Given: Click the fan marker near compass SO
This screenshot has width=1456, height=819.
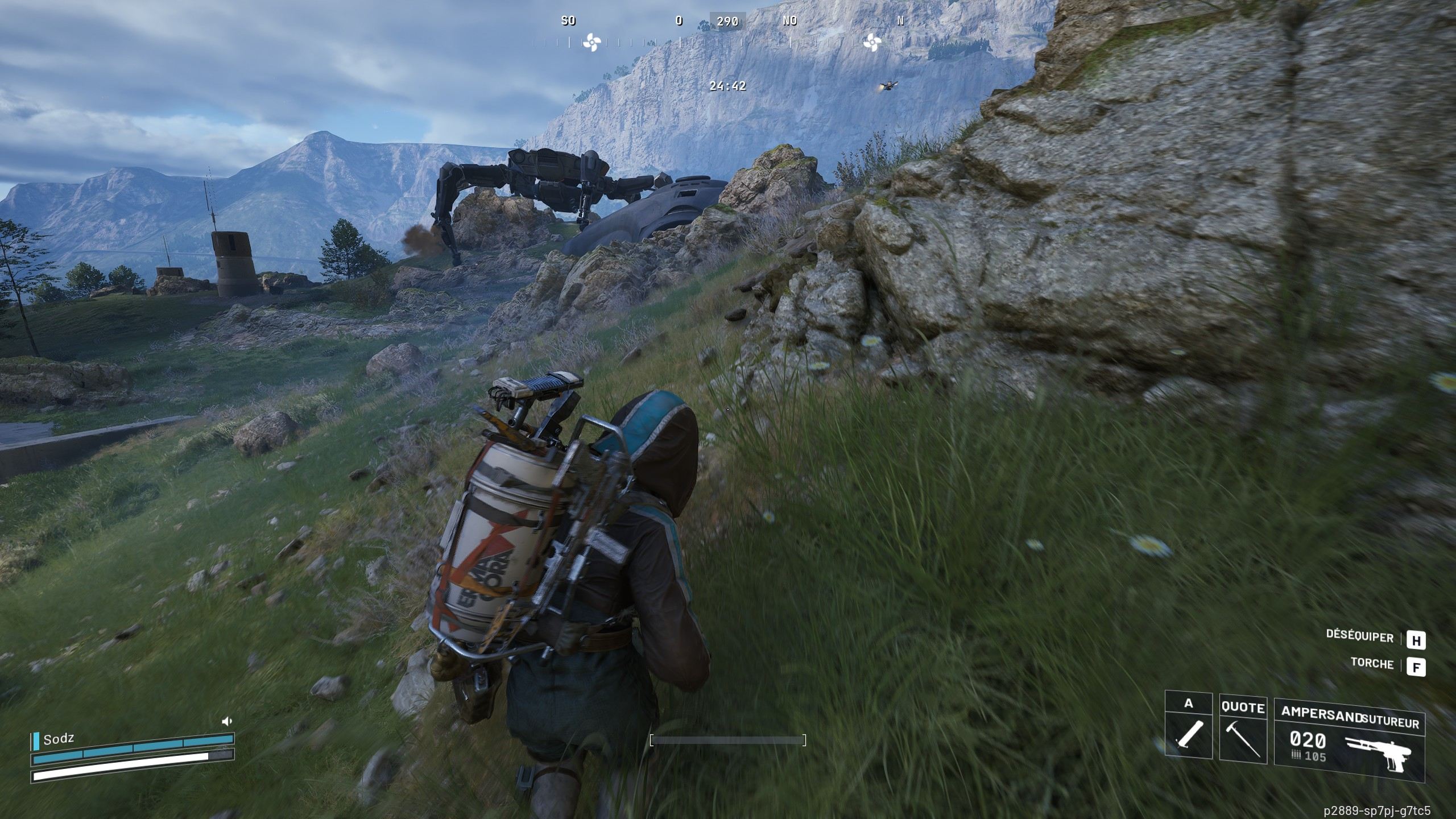Looking at the screenshot, I should [590, 42].
